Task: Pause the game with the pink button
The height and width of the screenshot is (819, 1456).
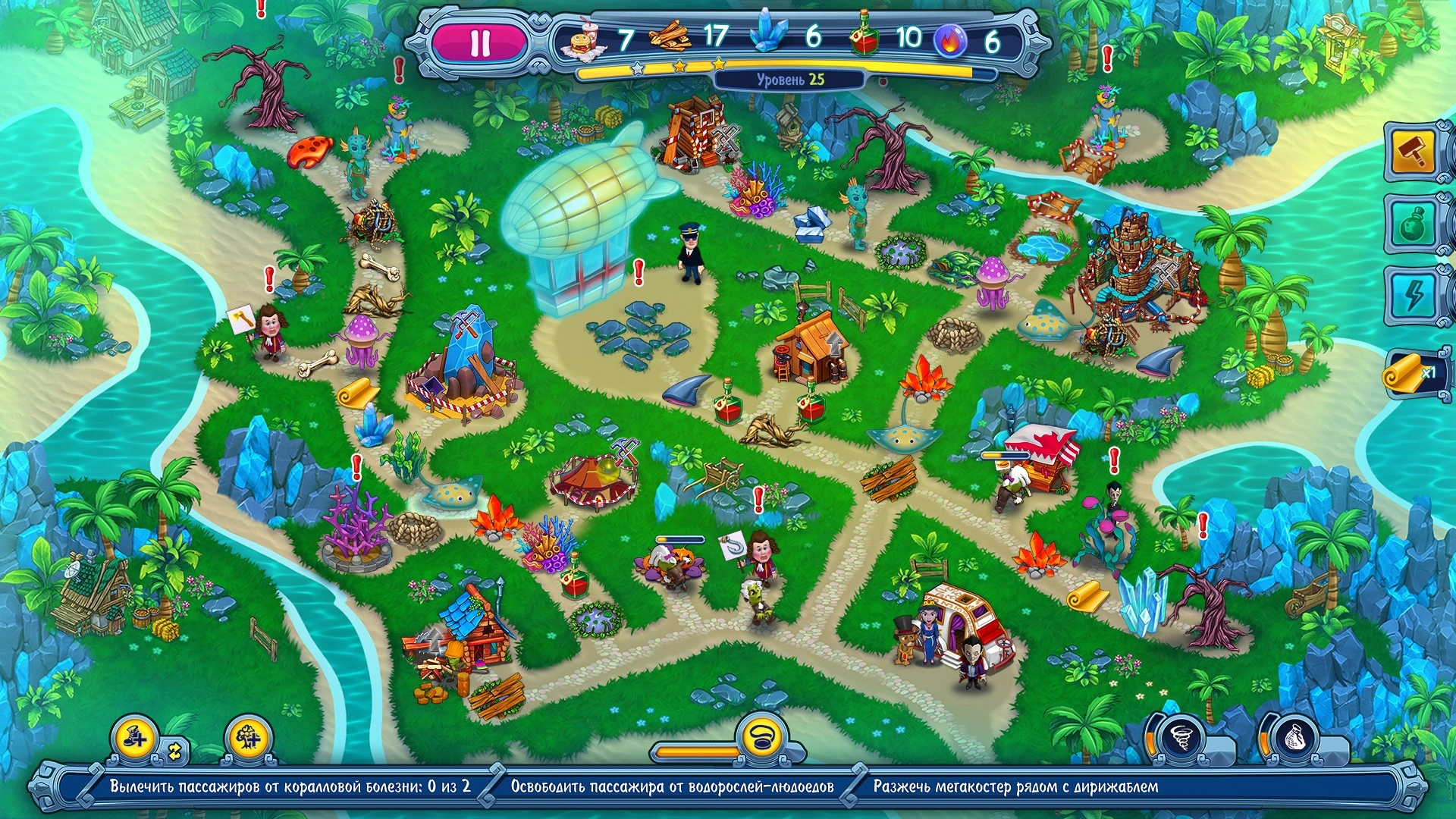Action: pos(480,43)
